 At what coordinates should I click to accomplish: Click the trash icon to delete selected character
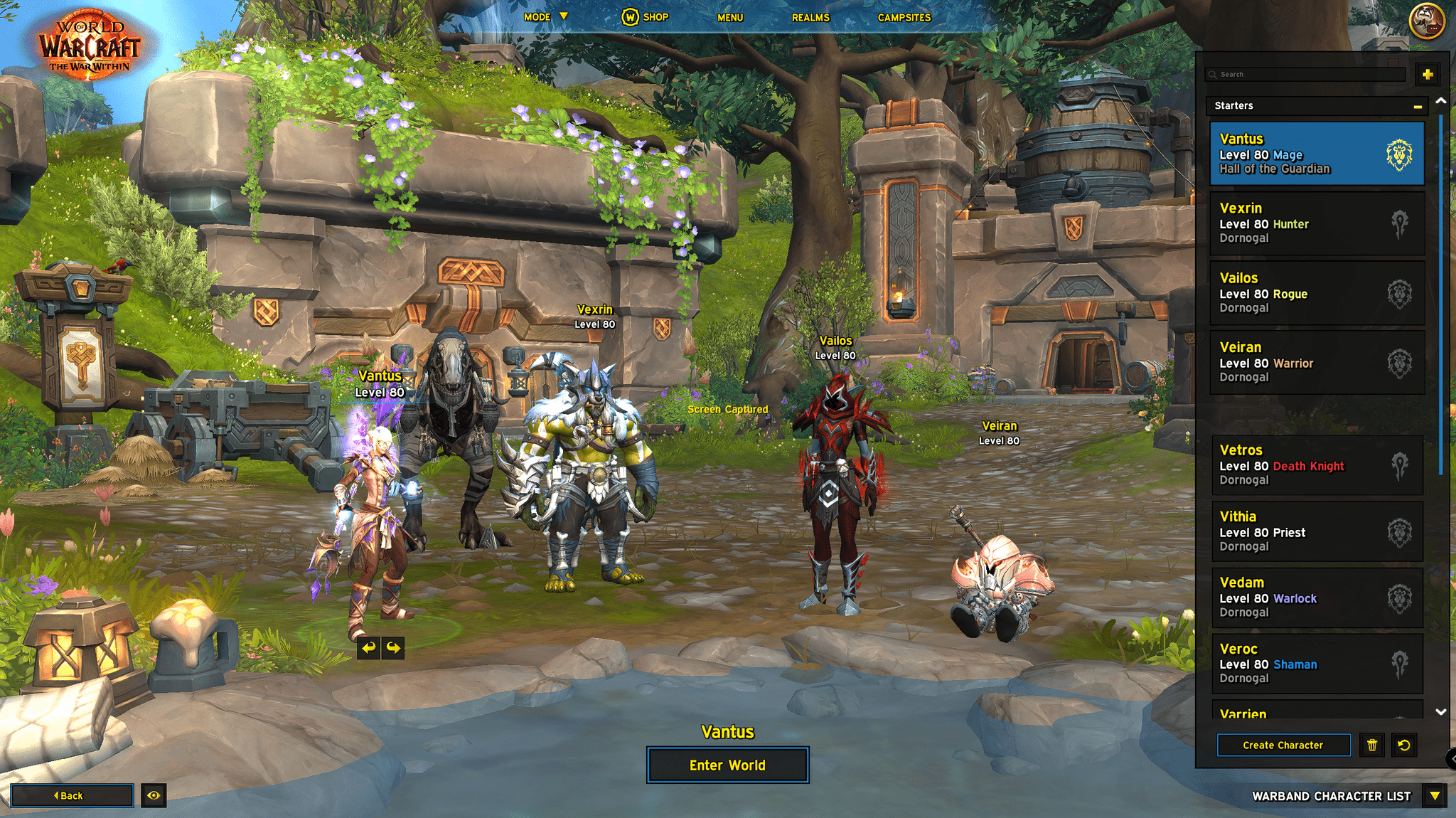tap(1372, 745)
